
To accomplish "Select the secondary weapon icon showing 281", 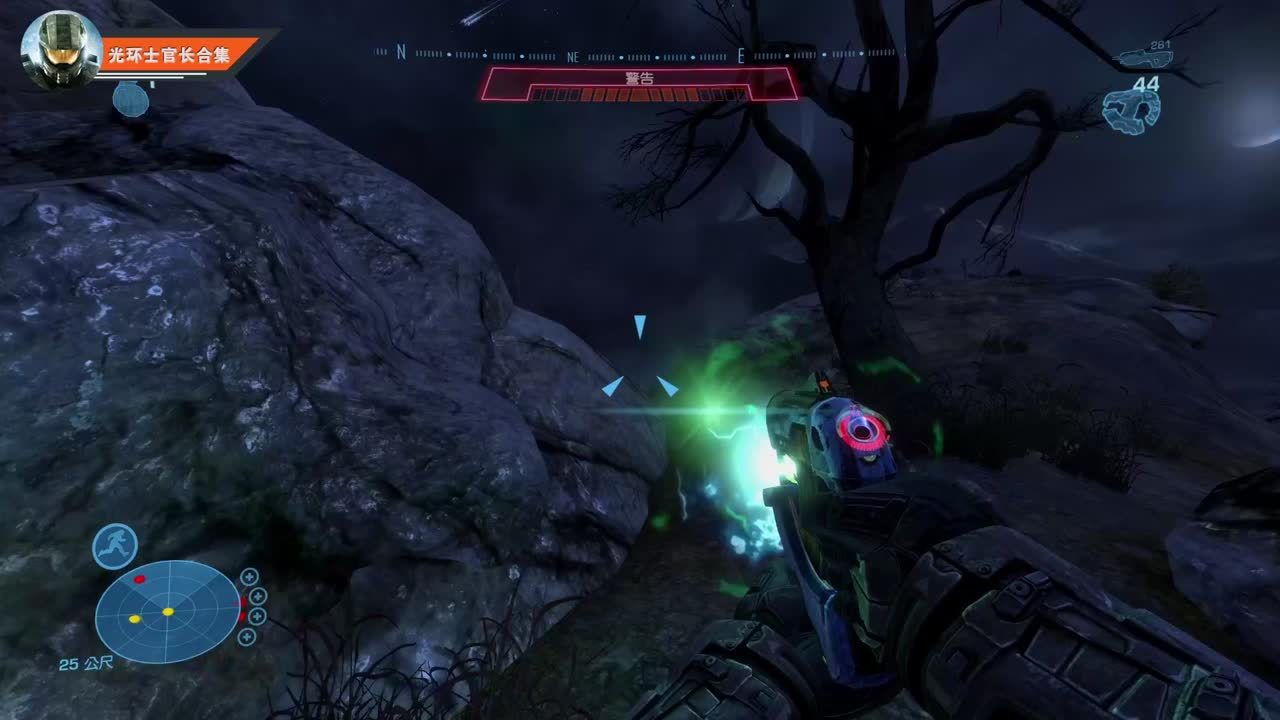I will click(x=1143, y=57).
